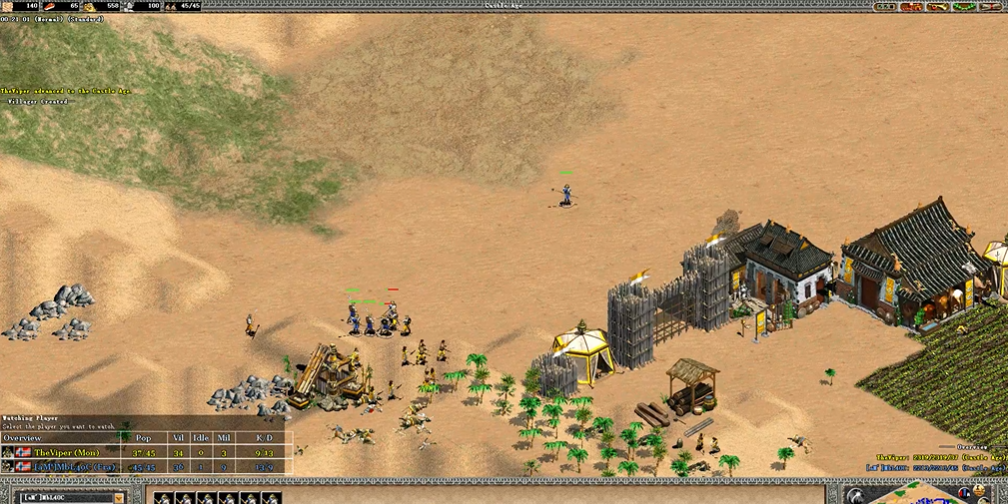Select the blue French player row to watch

pyautogui.click(x=68, y=467)
